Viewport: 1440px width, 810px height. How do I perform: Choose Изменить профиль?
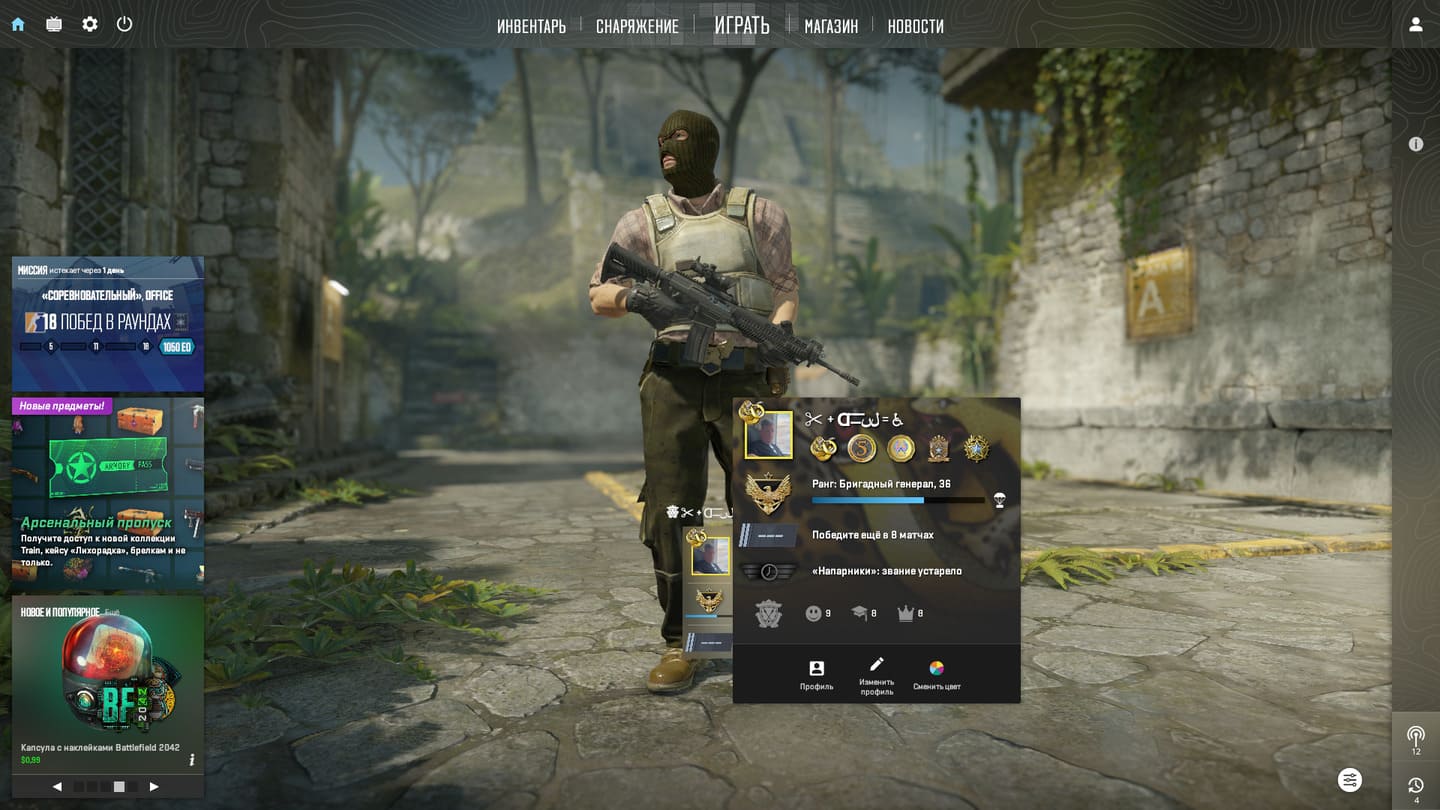(x=877, y=675)
